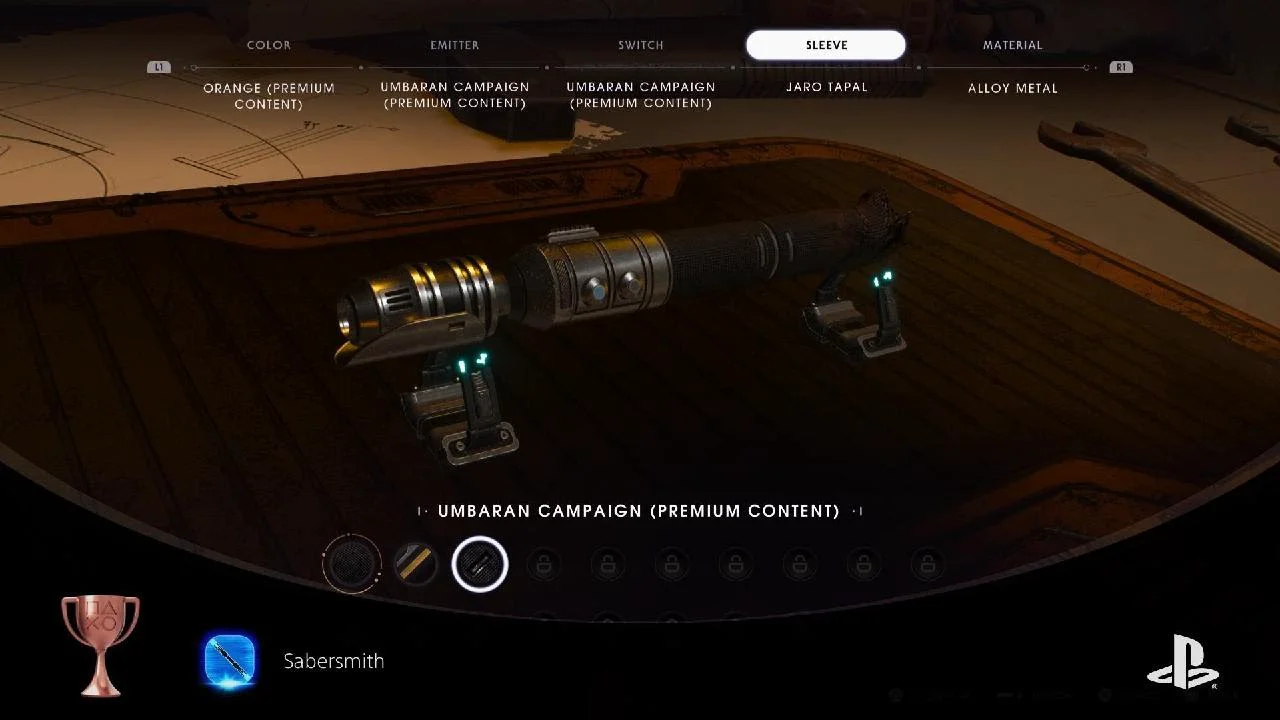Select the Switch tab
This screenshot has width=1280, height=720.
640,45
